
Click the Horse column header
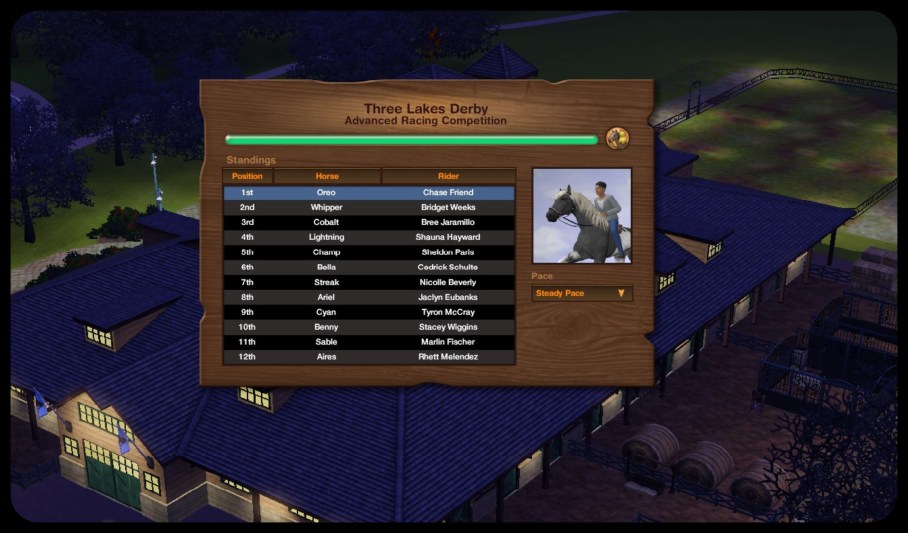(x=327, y=176)
